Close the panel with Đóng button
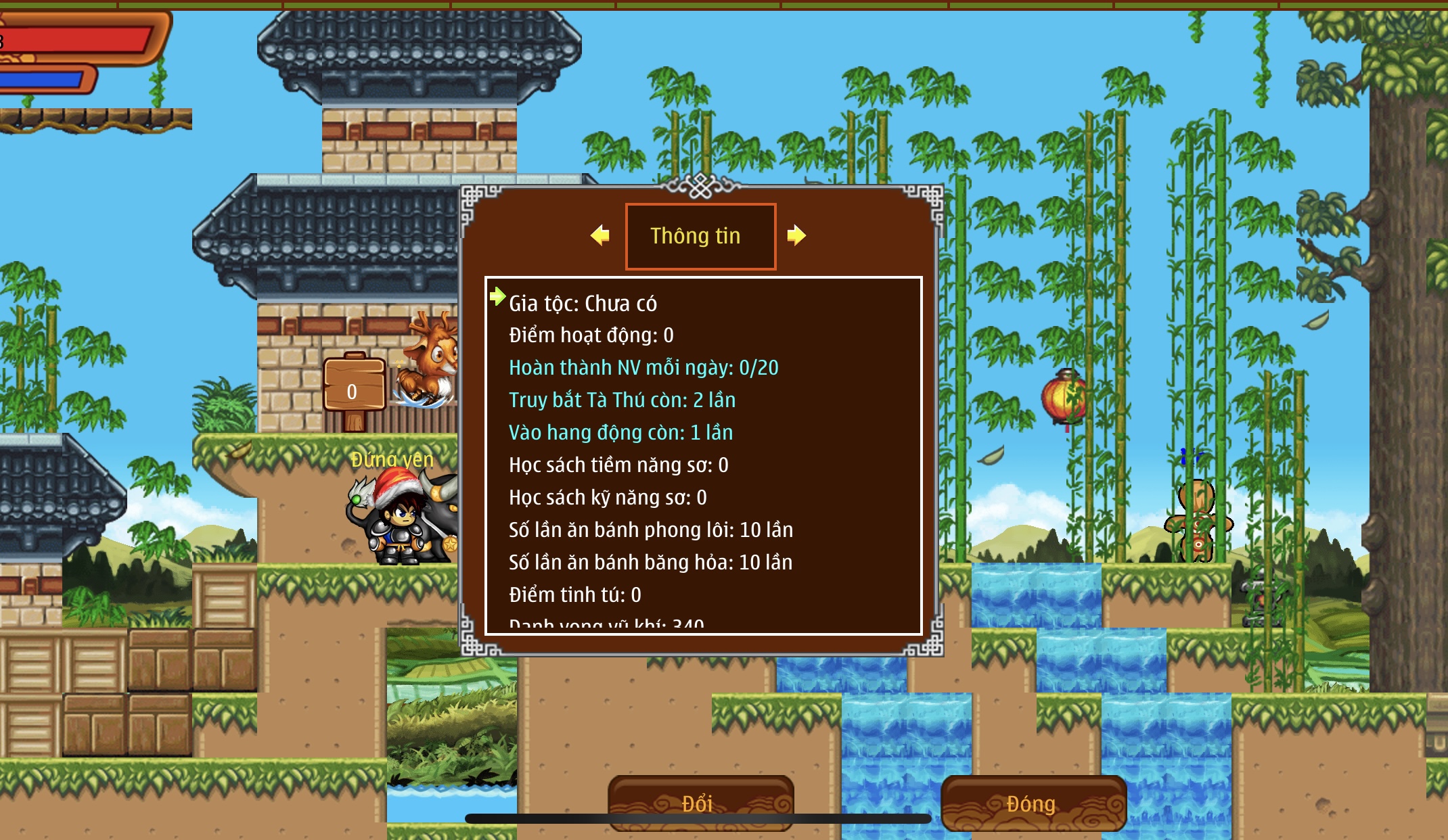The height and width of the screenshot is (840, 1448). point(1033,803)
